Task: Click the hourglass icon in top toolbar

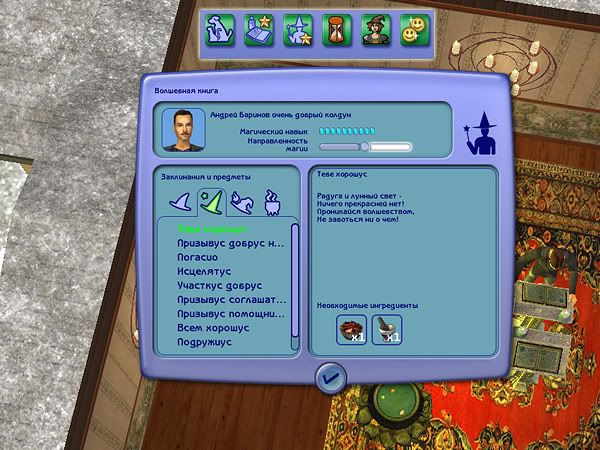Action: (336, 27)
